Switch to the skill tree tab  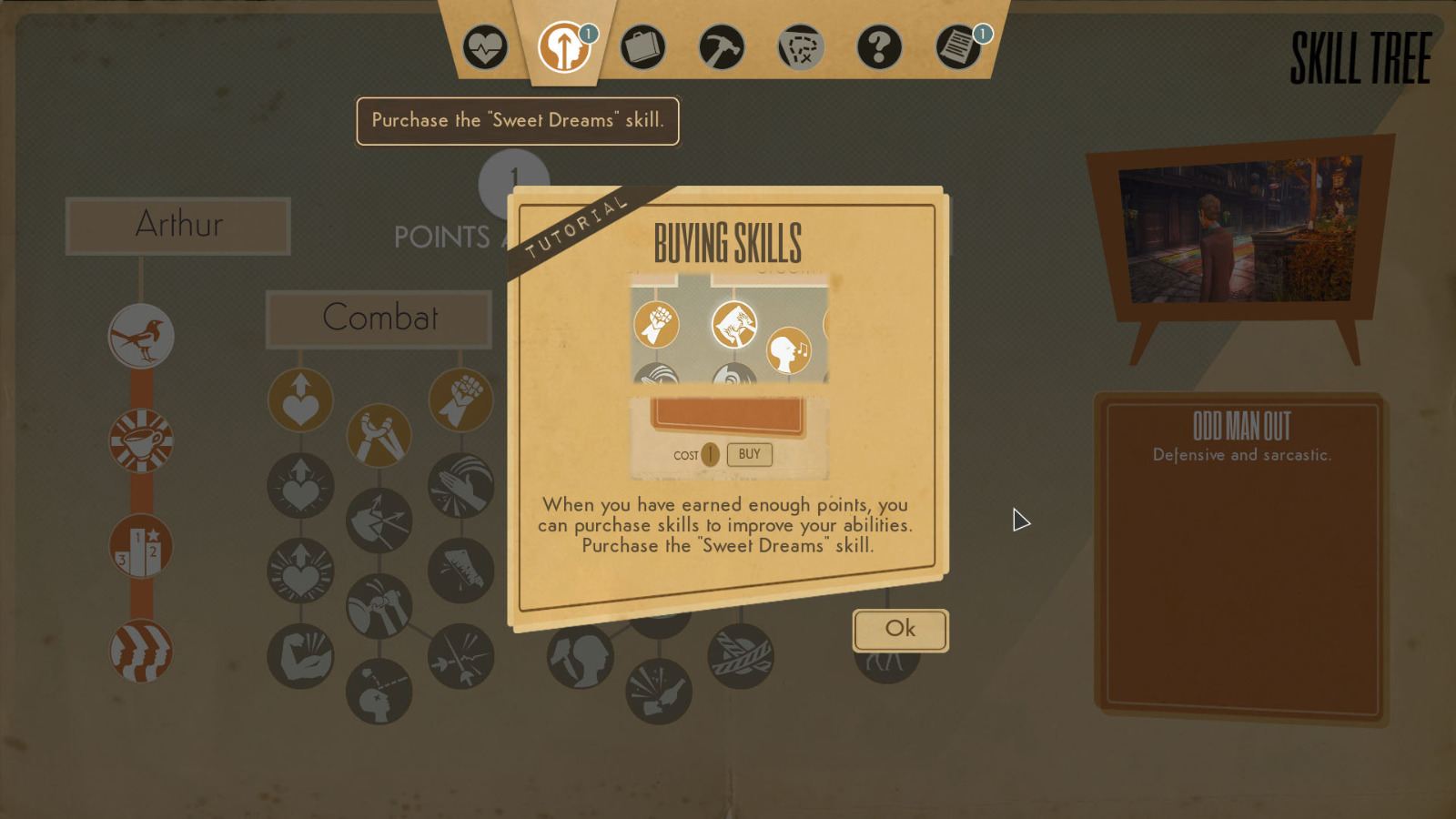pos(563,46)
